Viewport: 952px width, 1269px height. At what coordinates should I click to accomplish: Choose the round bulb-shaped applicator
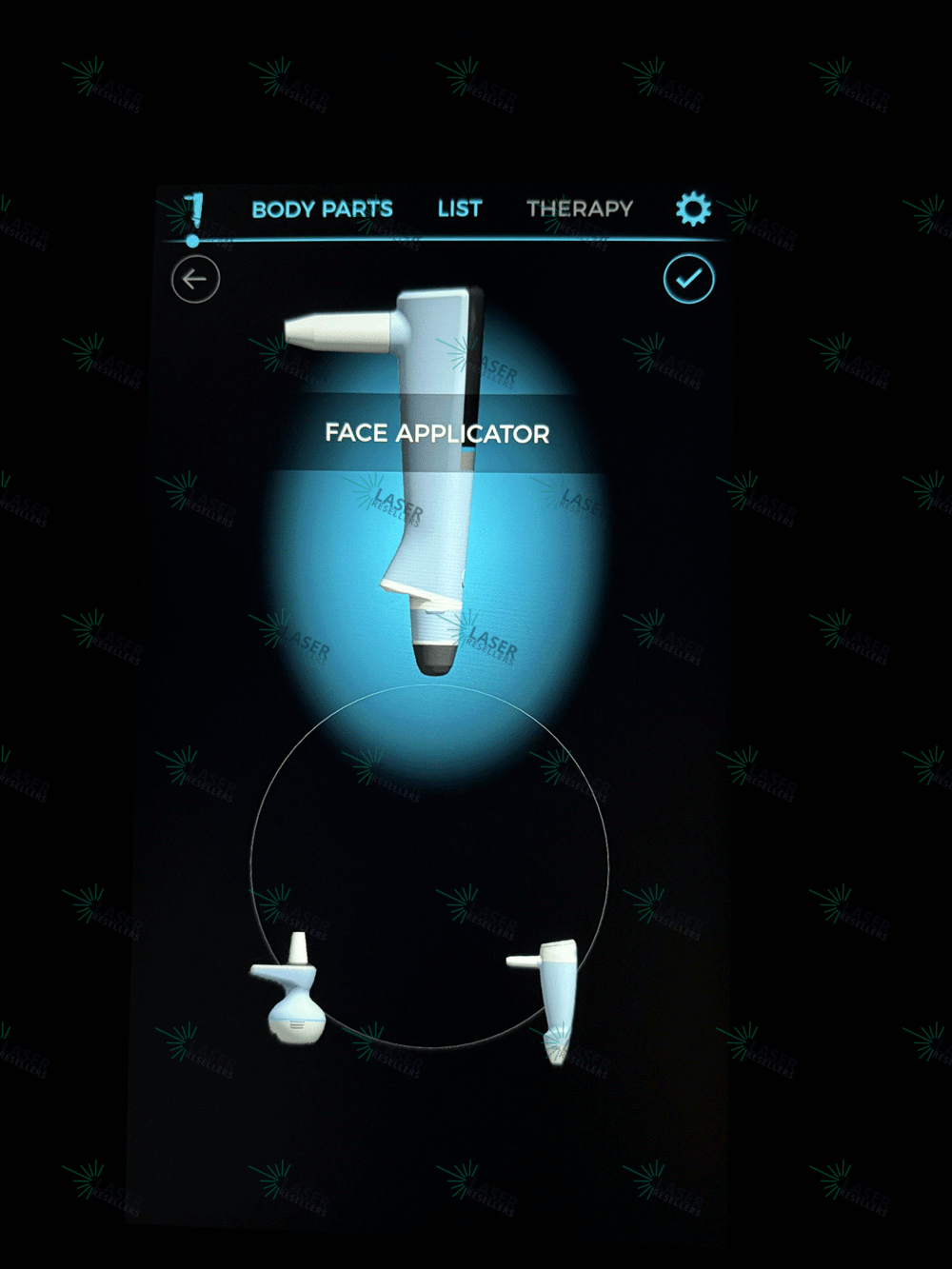click(x=290, y=995)
